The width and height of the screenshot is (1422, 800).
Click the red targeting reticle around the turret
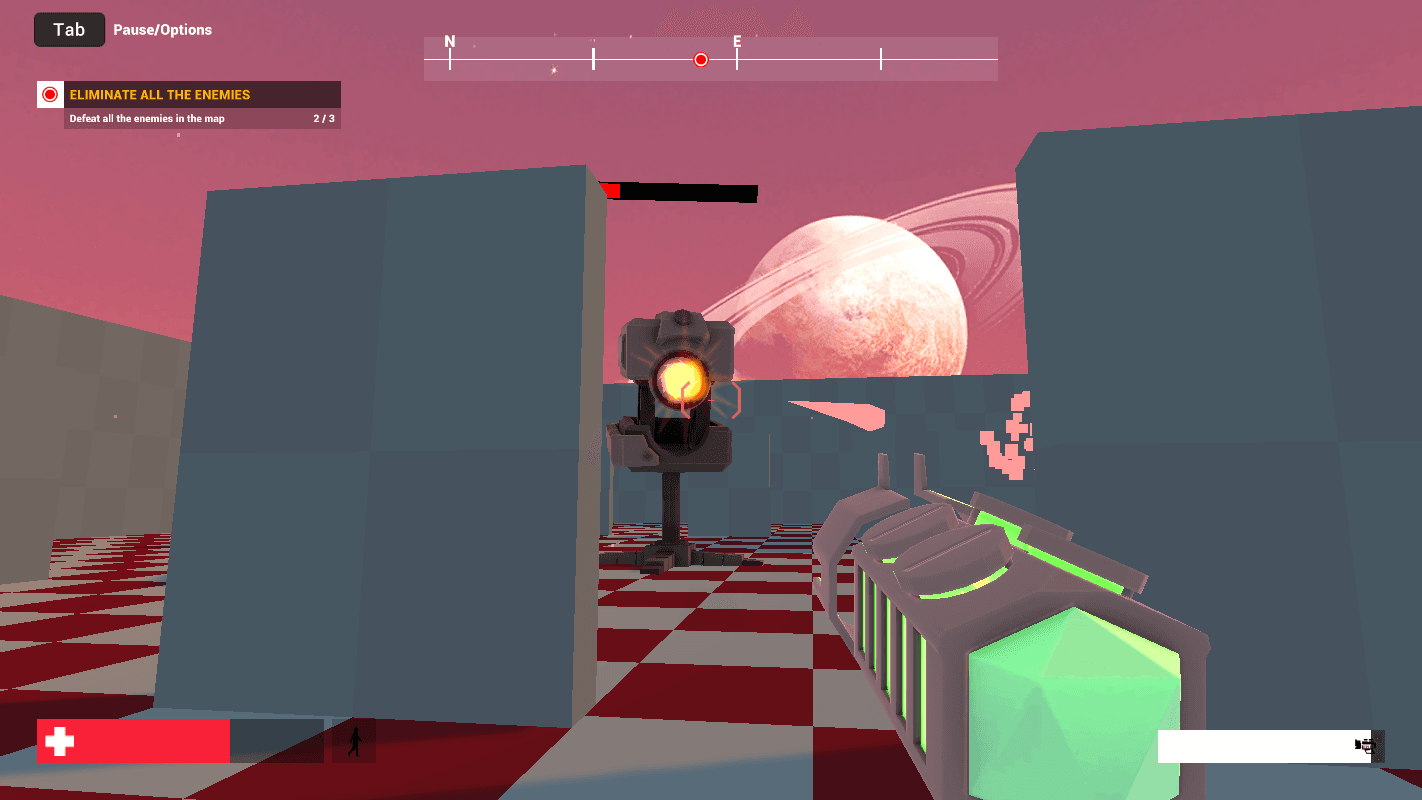click(711, 398)
